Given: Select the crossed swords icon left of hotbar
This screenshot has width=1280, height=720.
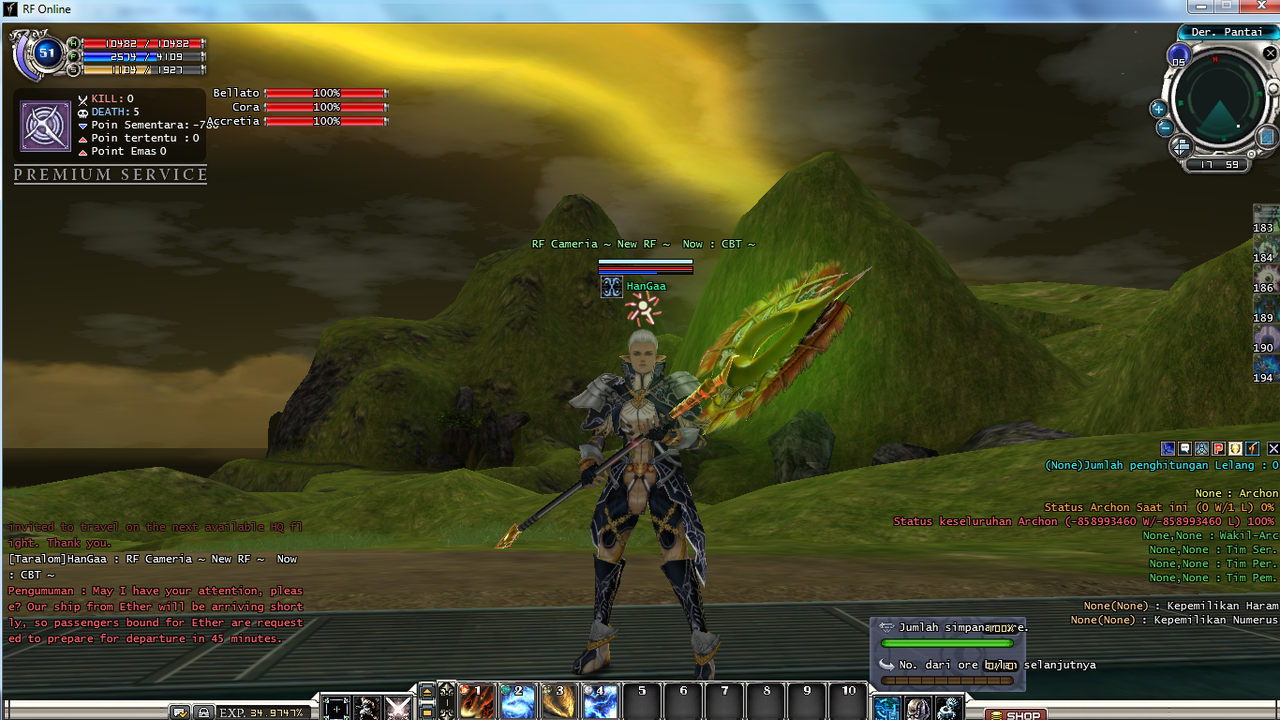Looking at the screenshot, I should click(398, 708).
